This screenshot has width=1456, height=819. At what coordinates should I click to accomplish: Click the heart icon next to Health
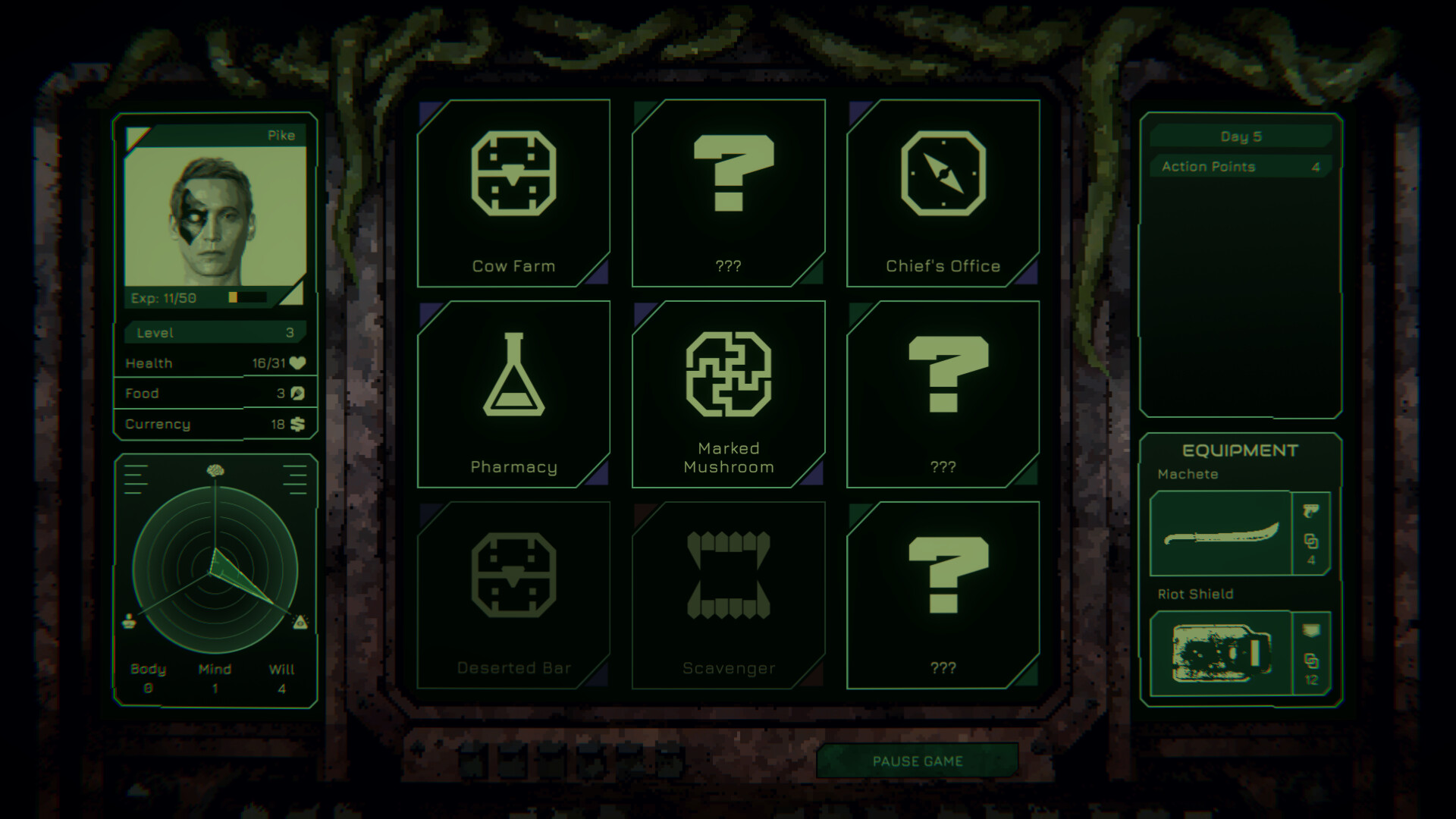(296, 363)
